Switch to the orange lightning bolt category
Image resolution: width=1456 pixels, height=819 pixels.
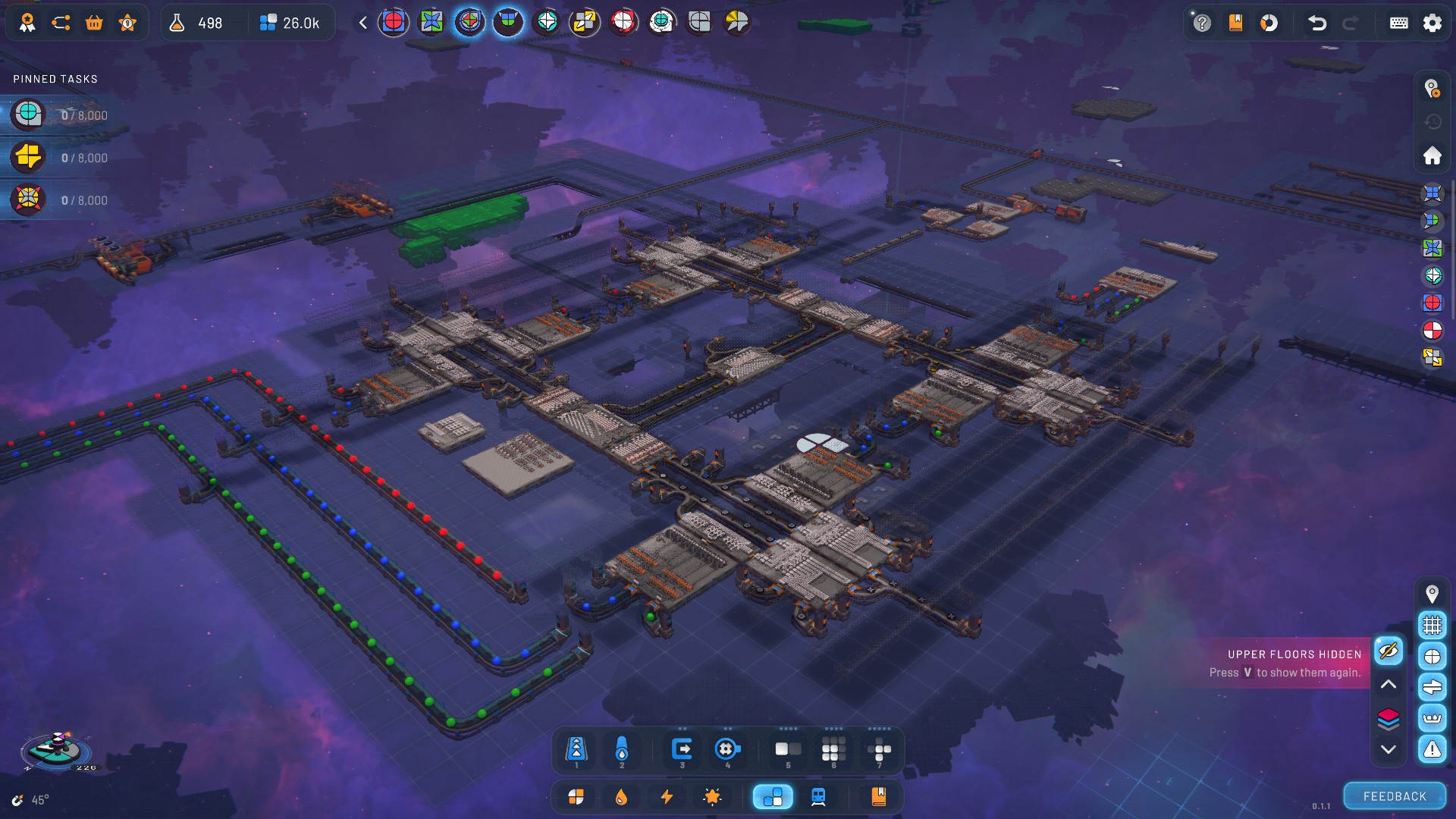667,796
